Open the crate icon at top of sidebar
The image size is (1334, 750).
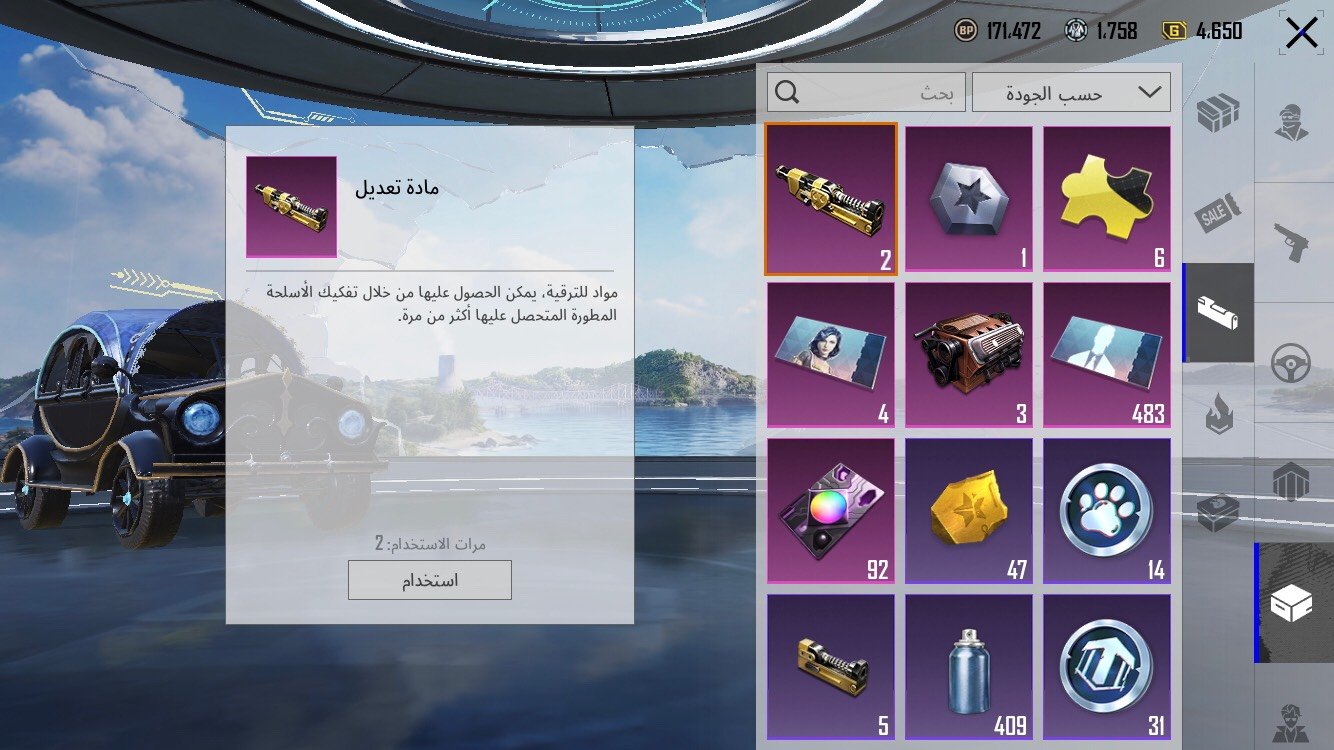click(x=1216, y=112)
